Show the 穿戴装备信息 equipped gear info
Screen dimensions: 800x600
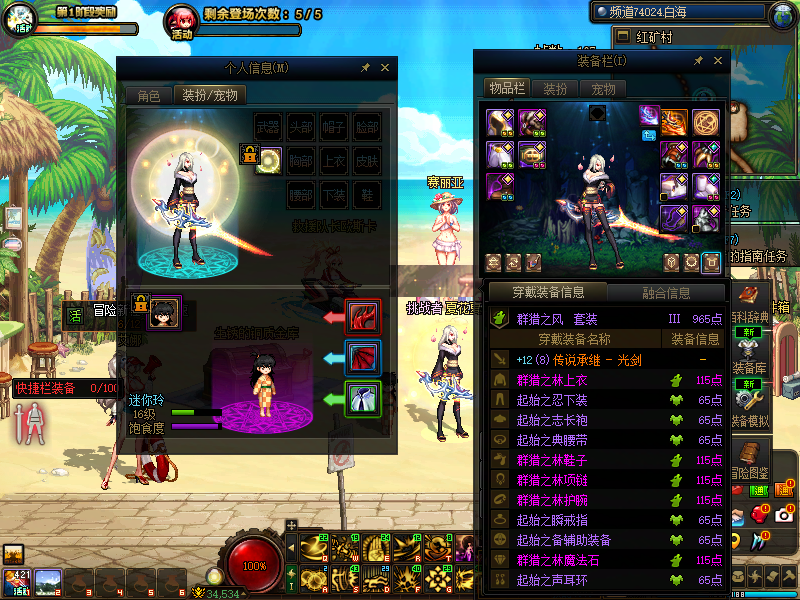pyautogui.click(x=548, y=293)
